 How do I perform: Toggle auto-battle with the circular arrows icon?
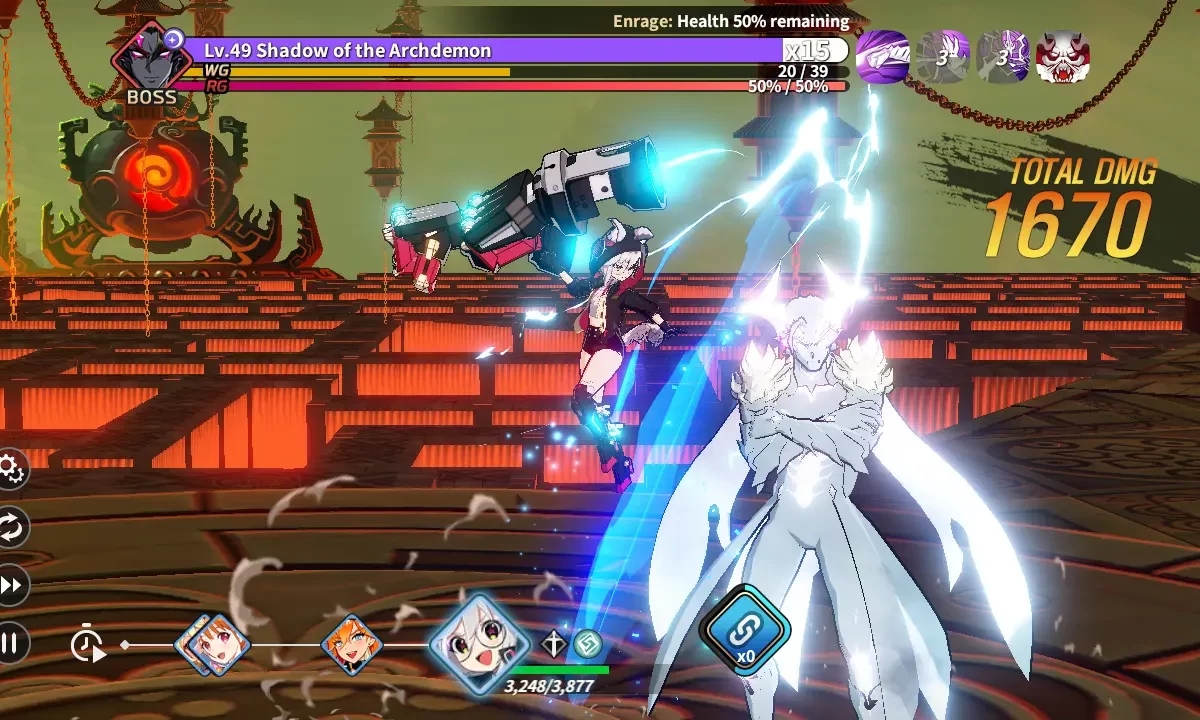(10, 527)
